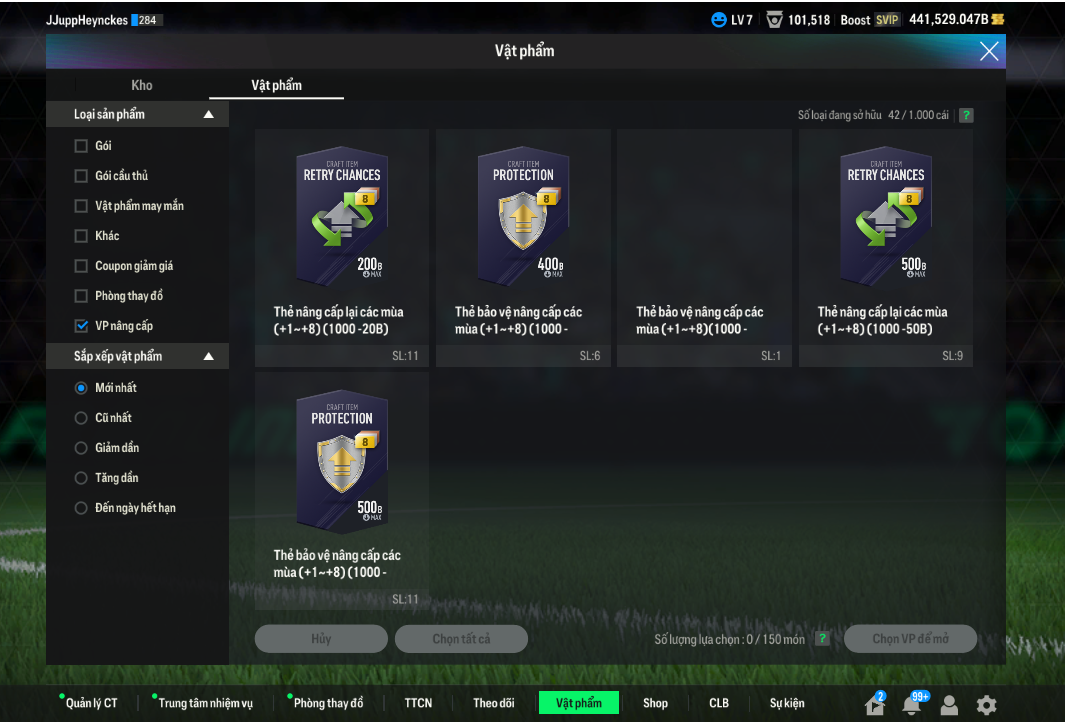Pick the Protection 400B card
Image resolution: width=1065 pixels, height=722 pixels.
pyautogui.click(x=523, y=220)
